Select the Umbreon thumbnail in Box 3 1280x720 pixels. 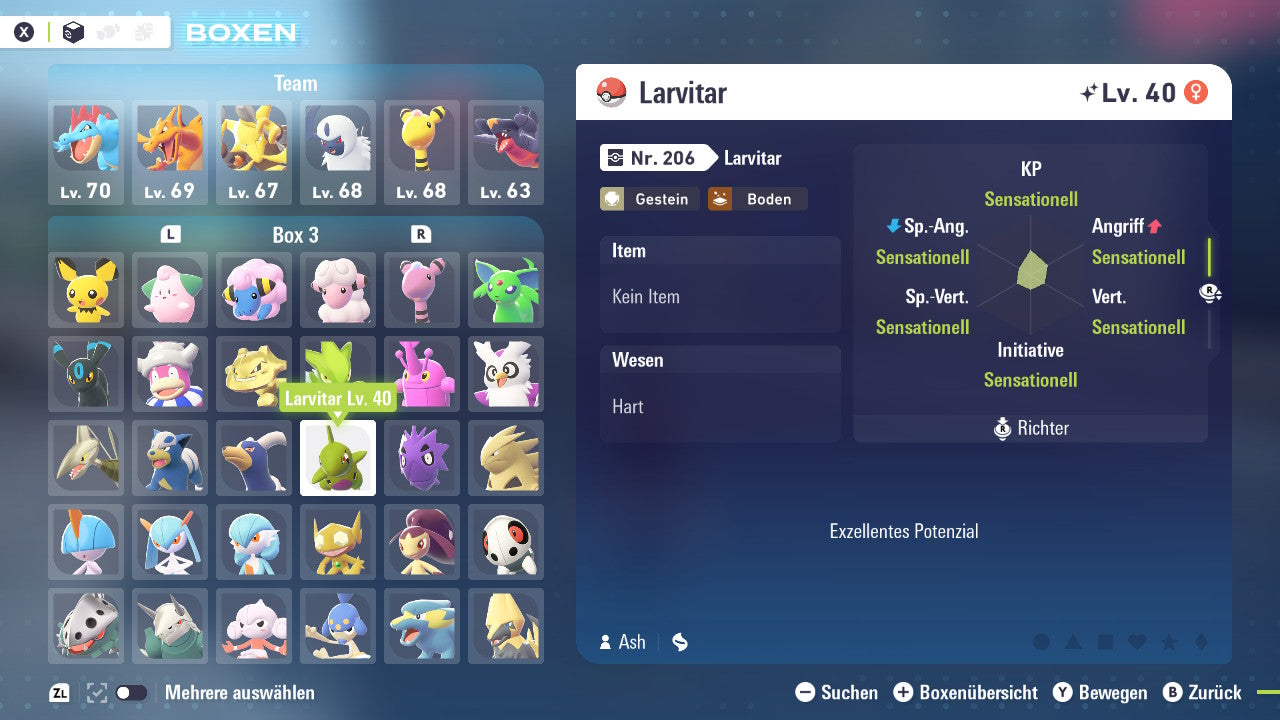(x=86, y=373)
